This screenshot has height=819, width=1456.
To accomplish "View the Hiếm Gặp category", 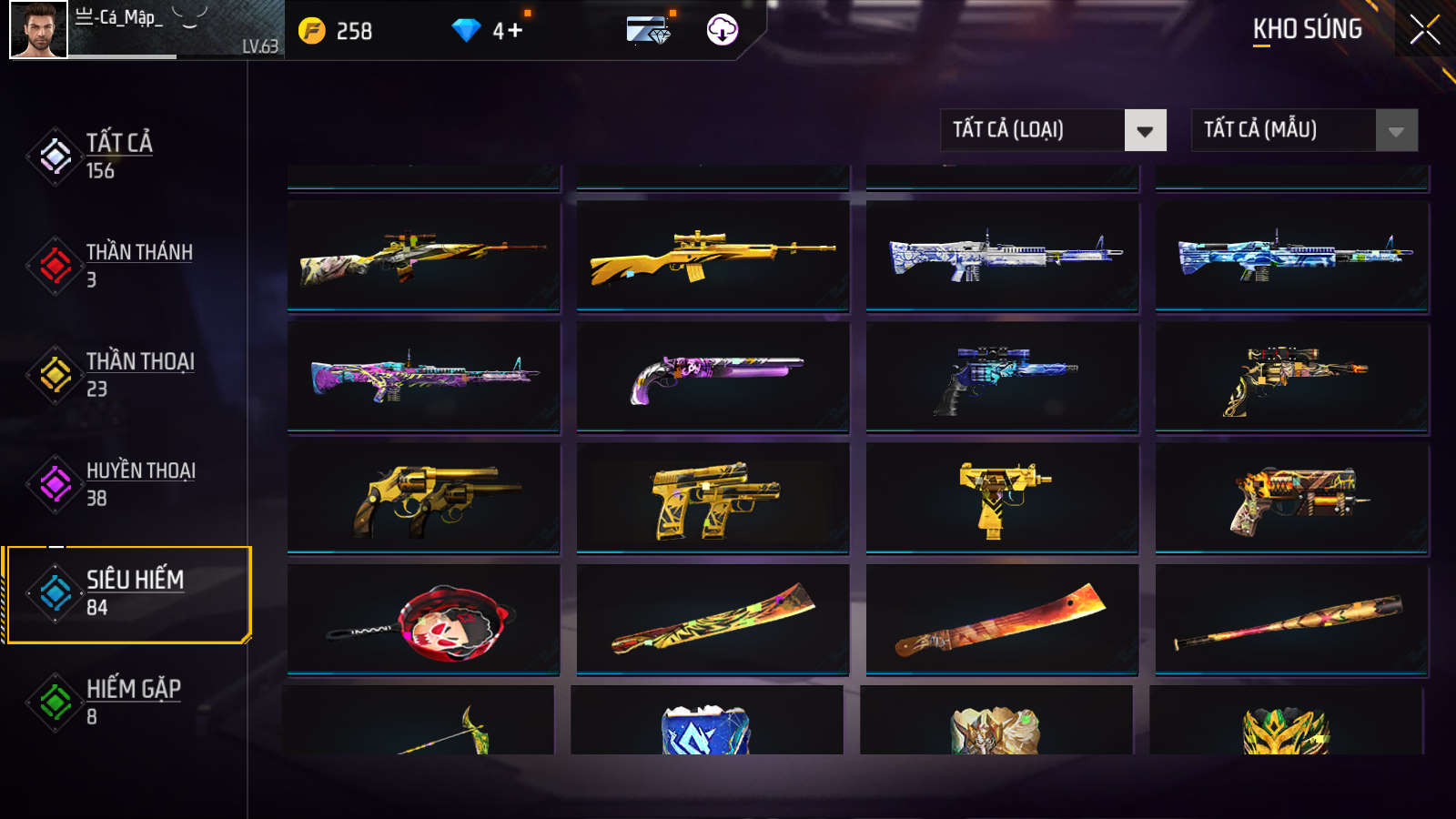I will [x=132, y=702].
